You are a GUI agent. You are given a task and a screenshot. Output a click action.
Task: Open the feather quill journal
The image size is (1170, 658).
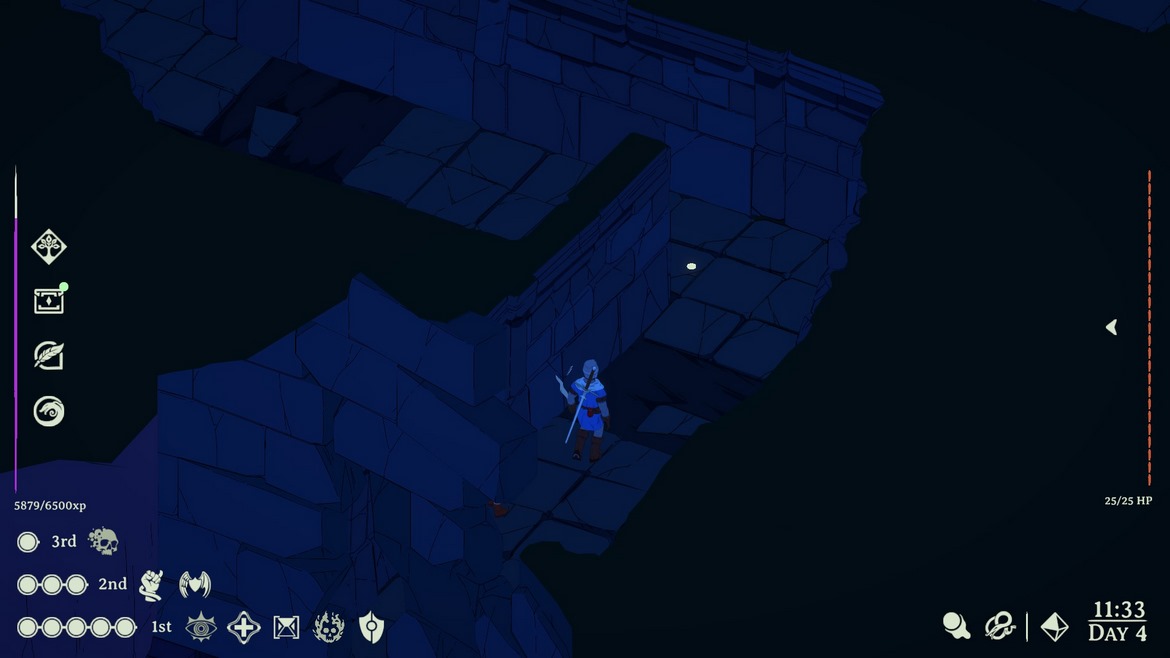[48, 356]
